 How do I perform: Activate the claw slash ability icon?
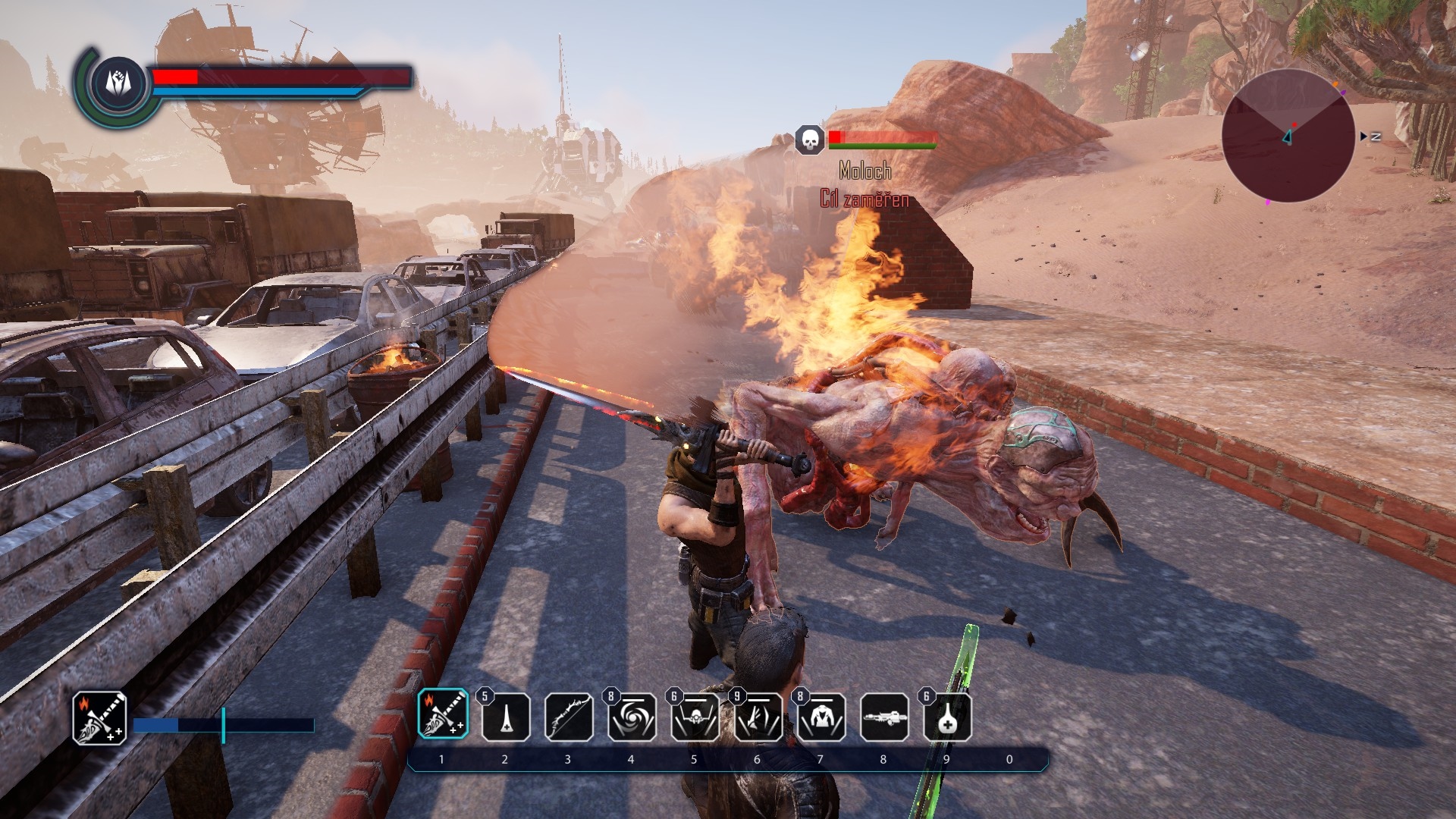[x=757, y=717]
